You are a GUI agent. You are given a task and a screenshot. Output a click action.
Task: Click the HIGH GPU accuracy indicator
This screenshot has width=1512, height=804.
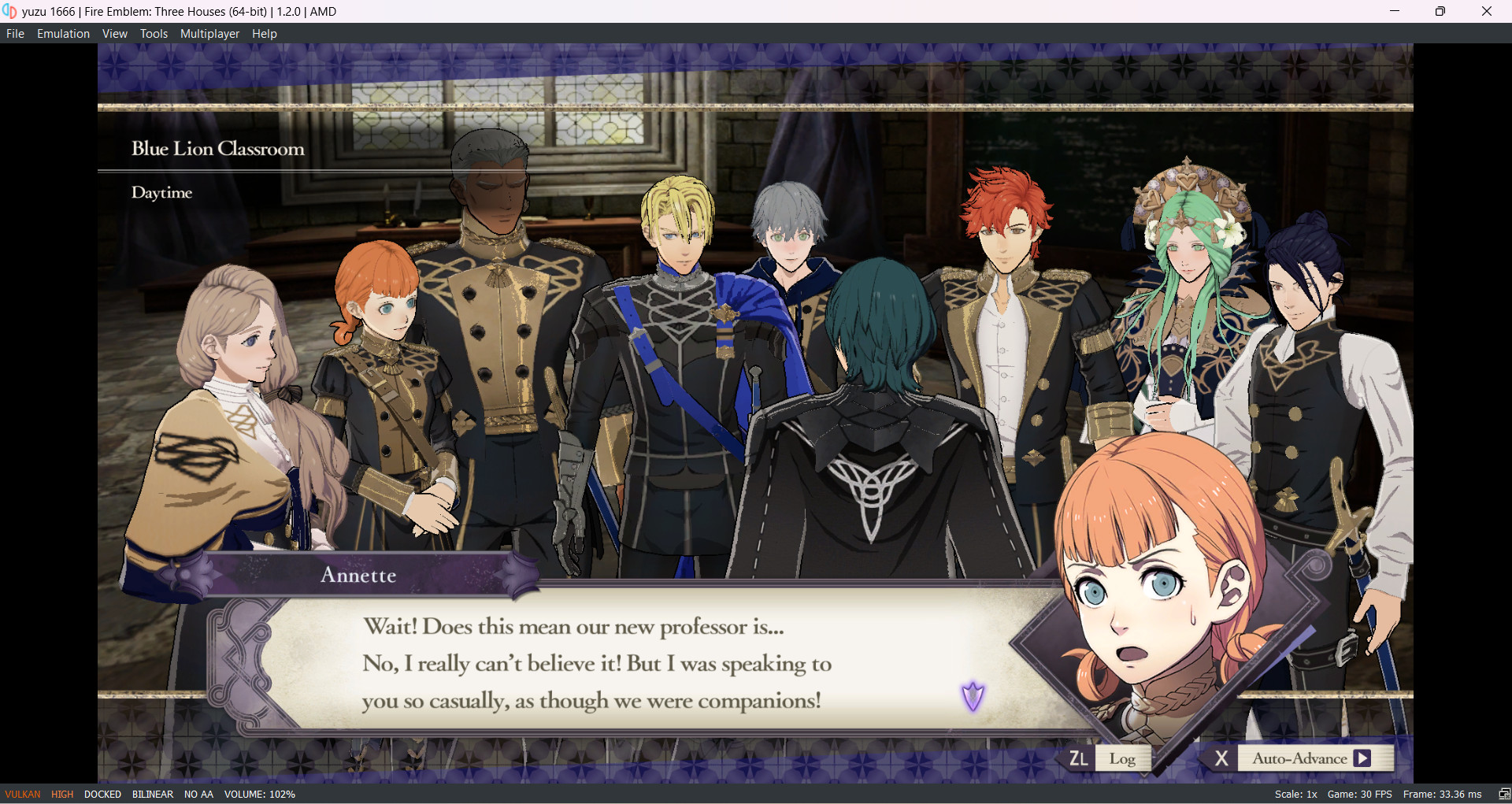coord(61,794)
